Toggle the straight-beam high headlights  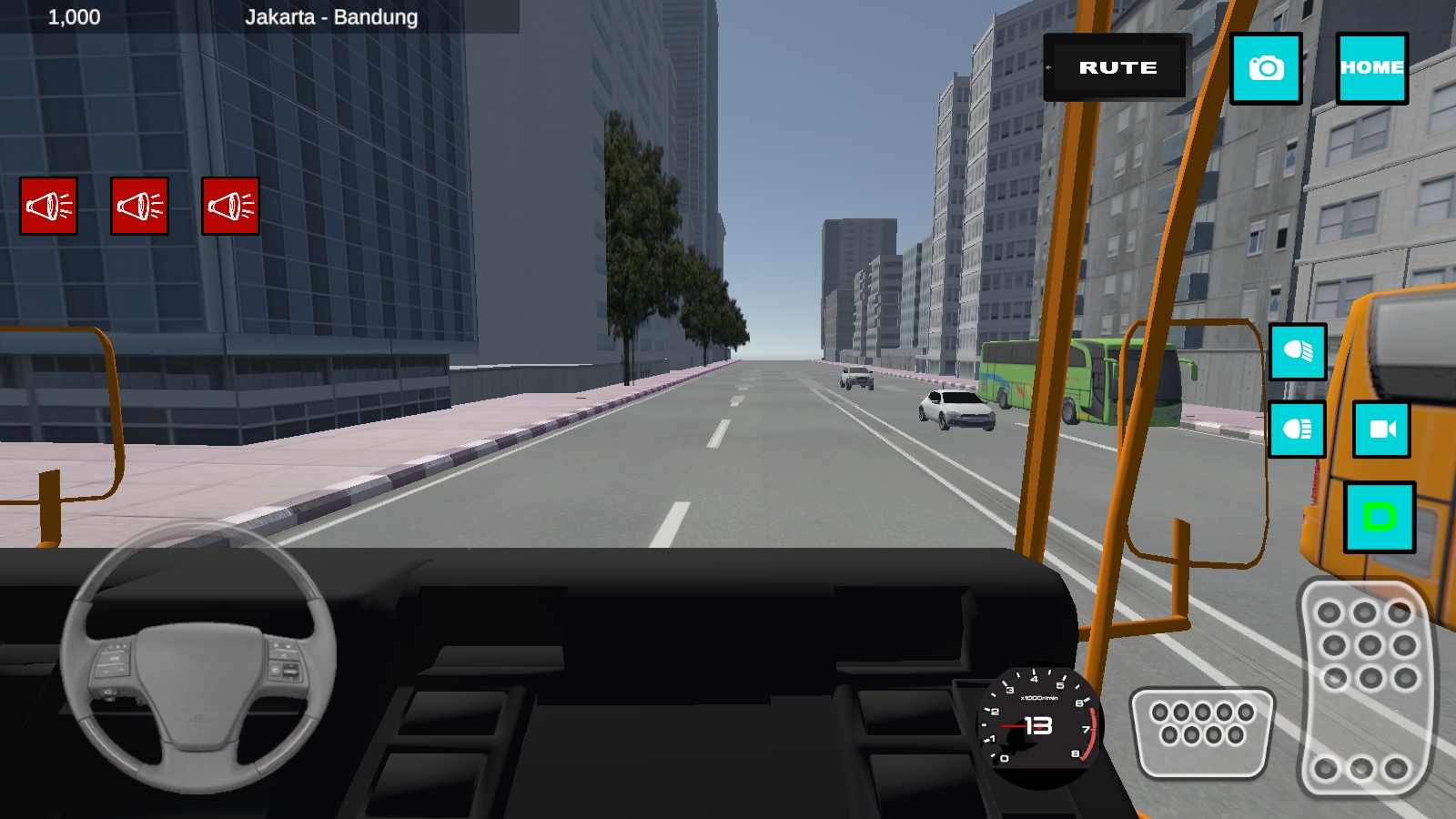pyautogui.click(x=1297, y=429)
